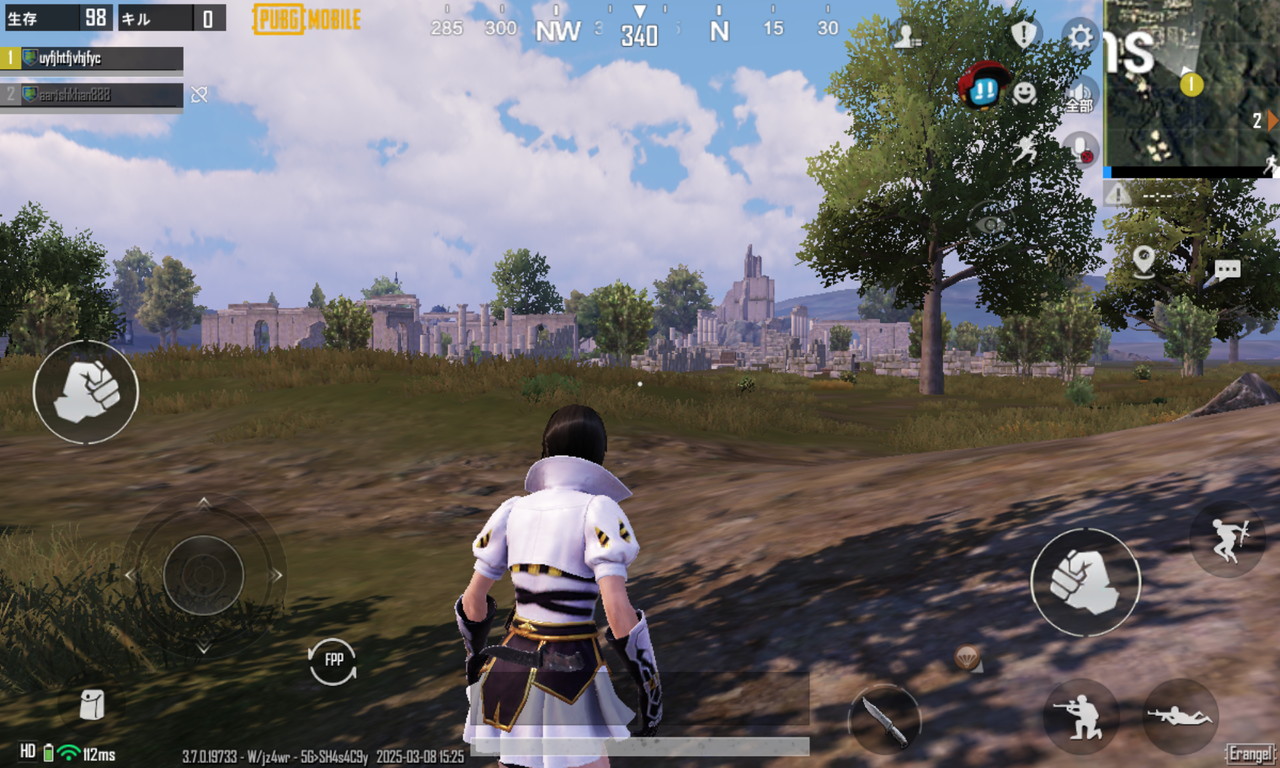Open the gear settings menu
The image size is (1280, 768).
click(x=1080, y=37)
